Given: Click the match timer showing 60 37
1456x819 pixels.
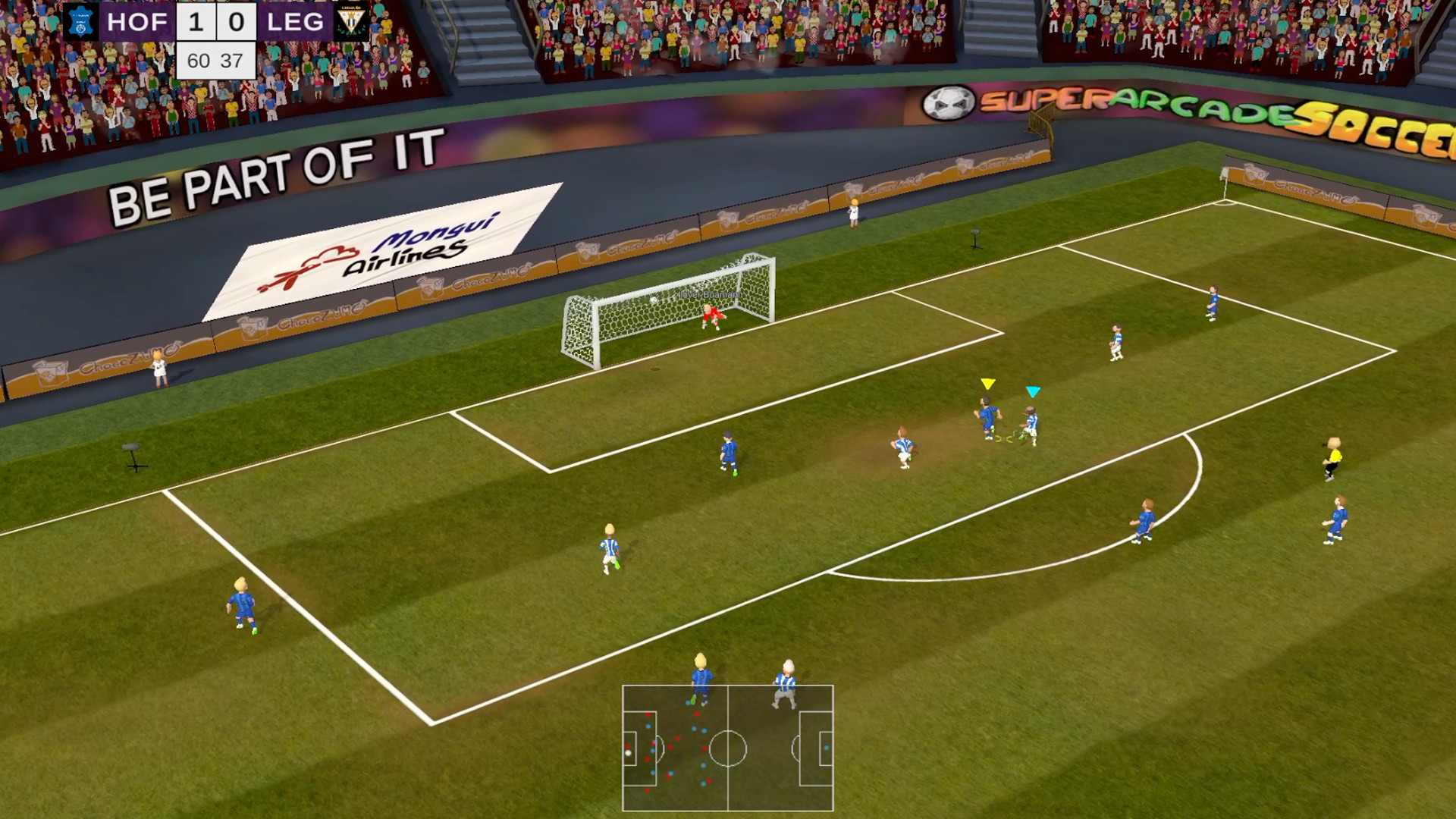Looking at the screenshot, I should (x=214, y=60).
